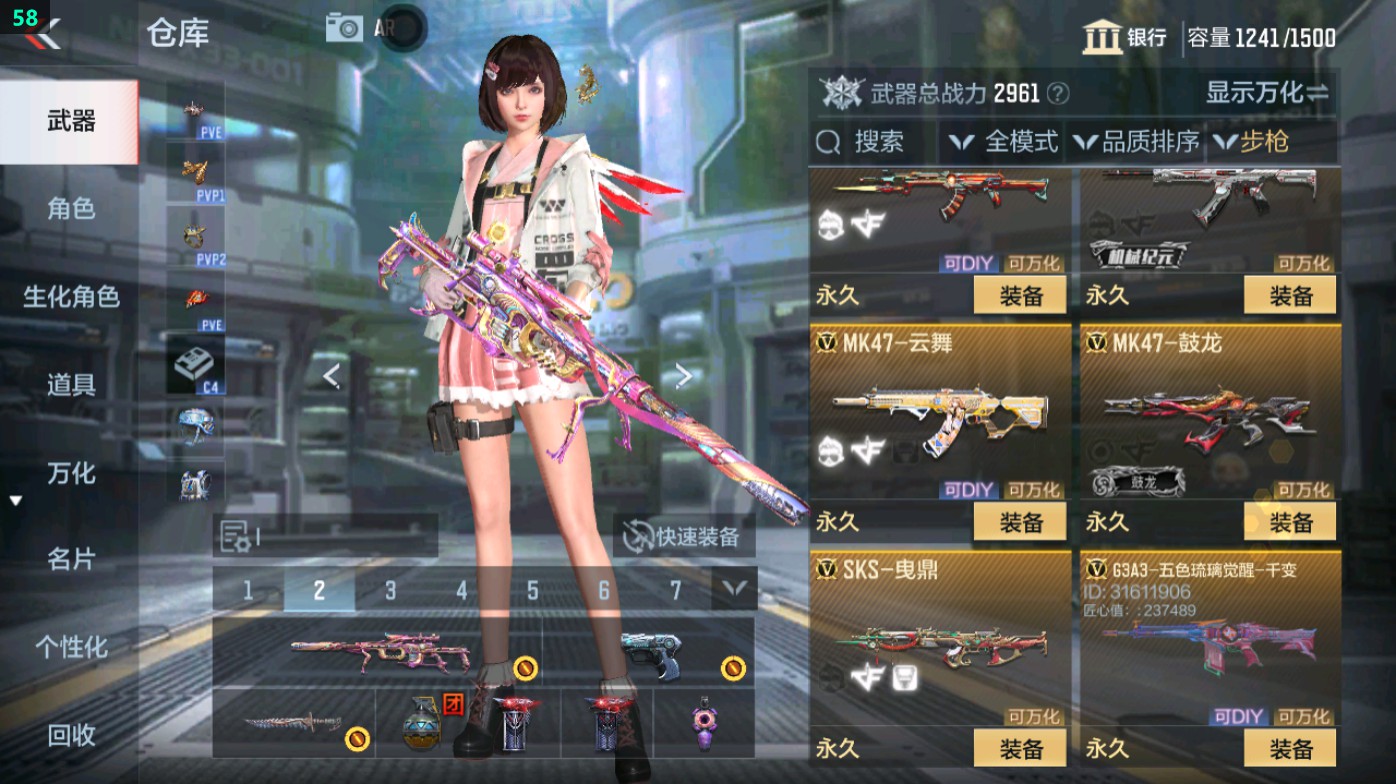Screen dimensions: 1396x784
Task: Open the AR camera viewer
Action: 346,27
